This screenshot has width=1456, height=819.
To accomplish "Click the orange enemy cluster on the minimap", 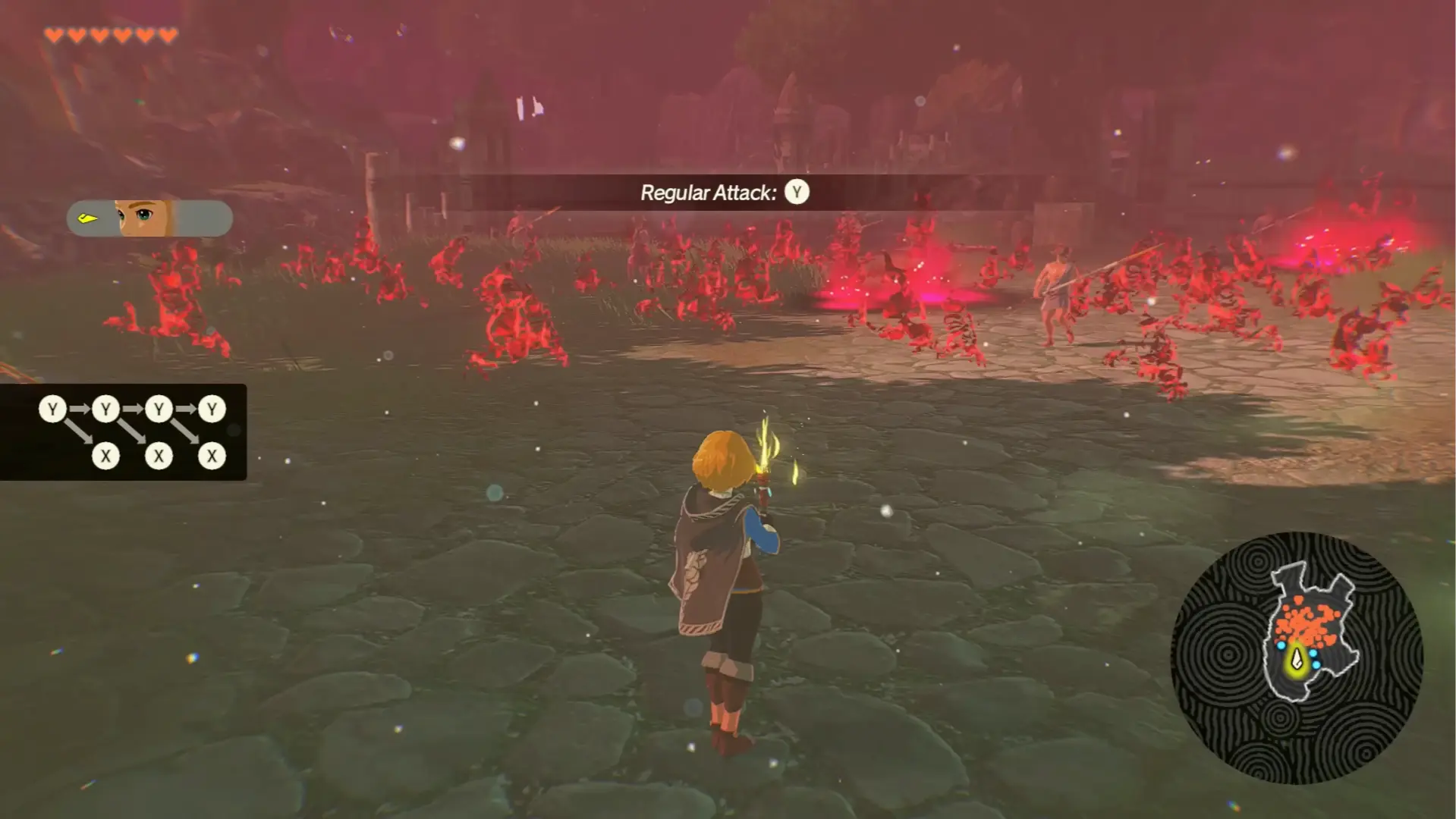I will (1306, 622).
